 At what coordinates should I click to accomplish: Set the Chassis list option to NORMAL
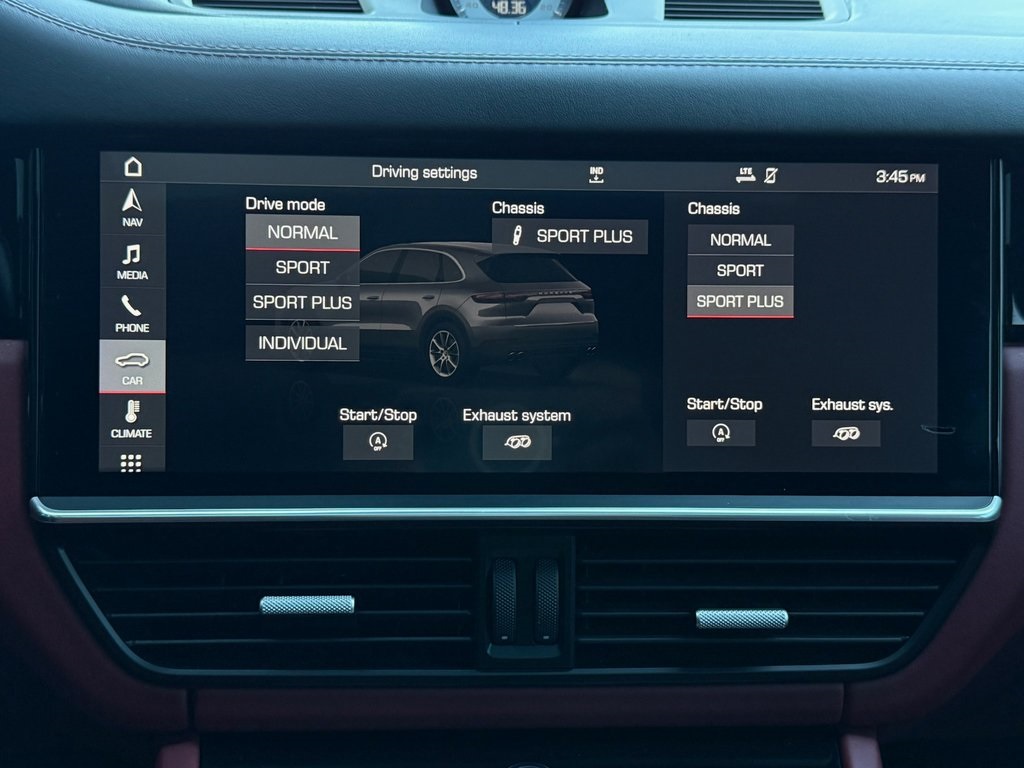(740, 240)
